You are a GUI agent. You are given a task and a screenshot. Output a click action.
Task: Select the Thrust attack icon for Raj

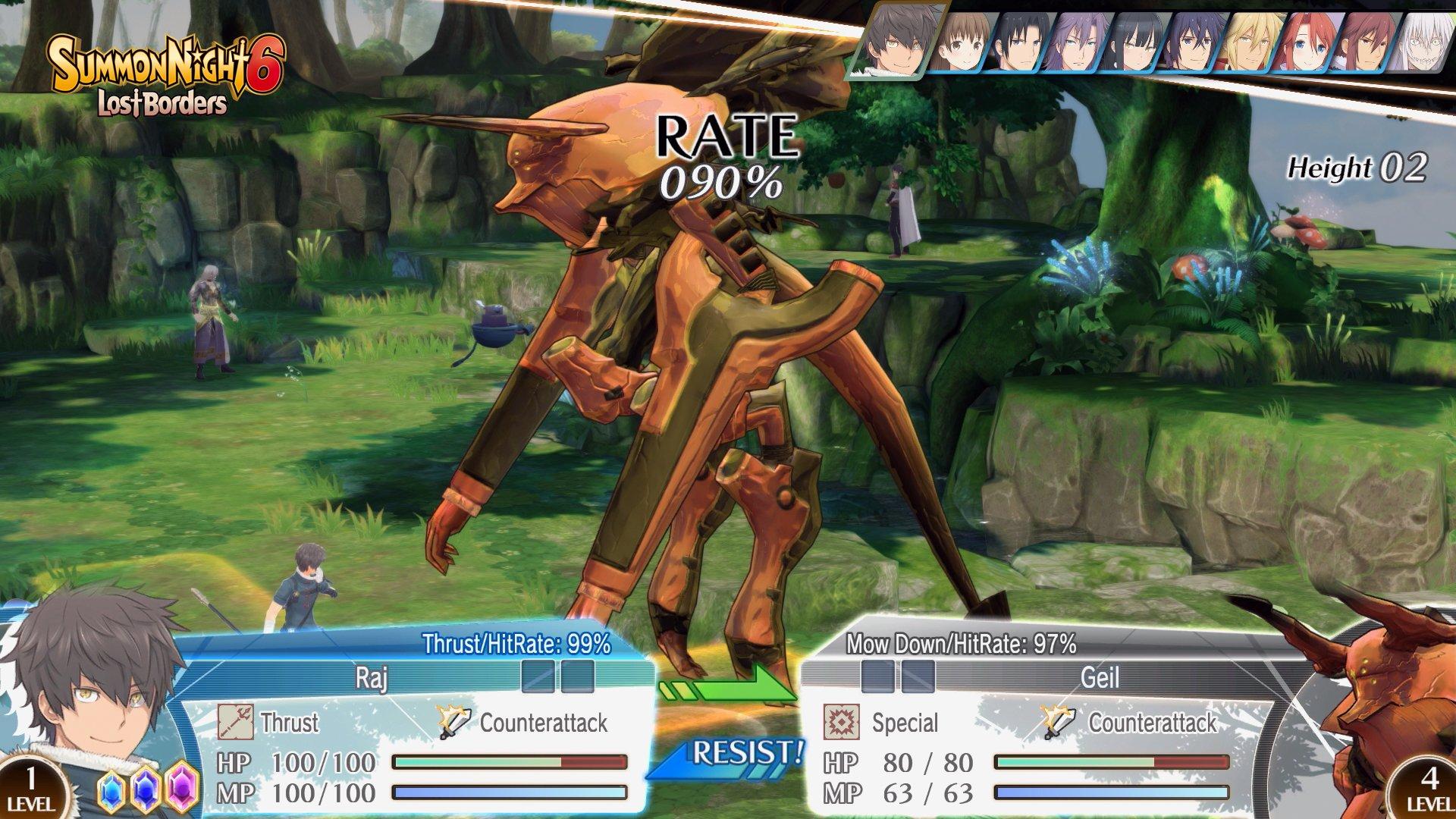pyautogui.click(x=235, y=722)
